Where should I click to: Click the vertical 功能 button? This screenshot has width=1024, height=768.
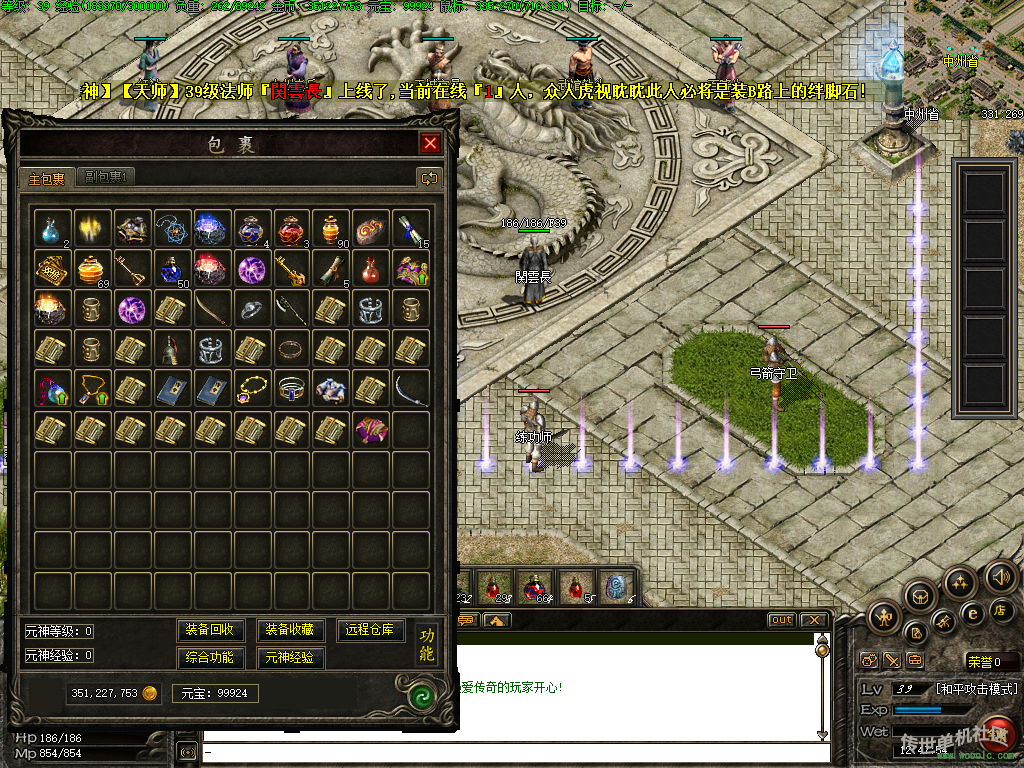pyautogui.click(x=427, y=645)
